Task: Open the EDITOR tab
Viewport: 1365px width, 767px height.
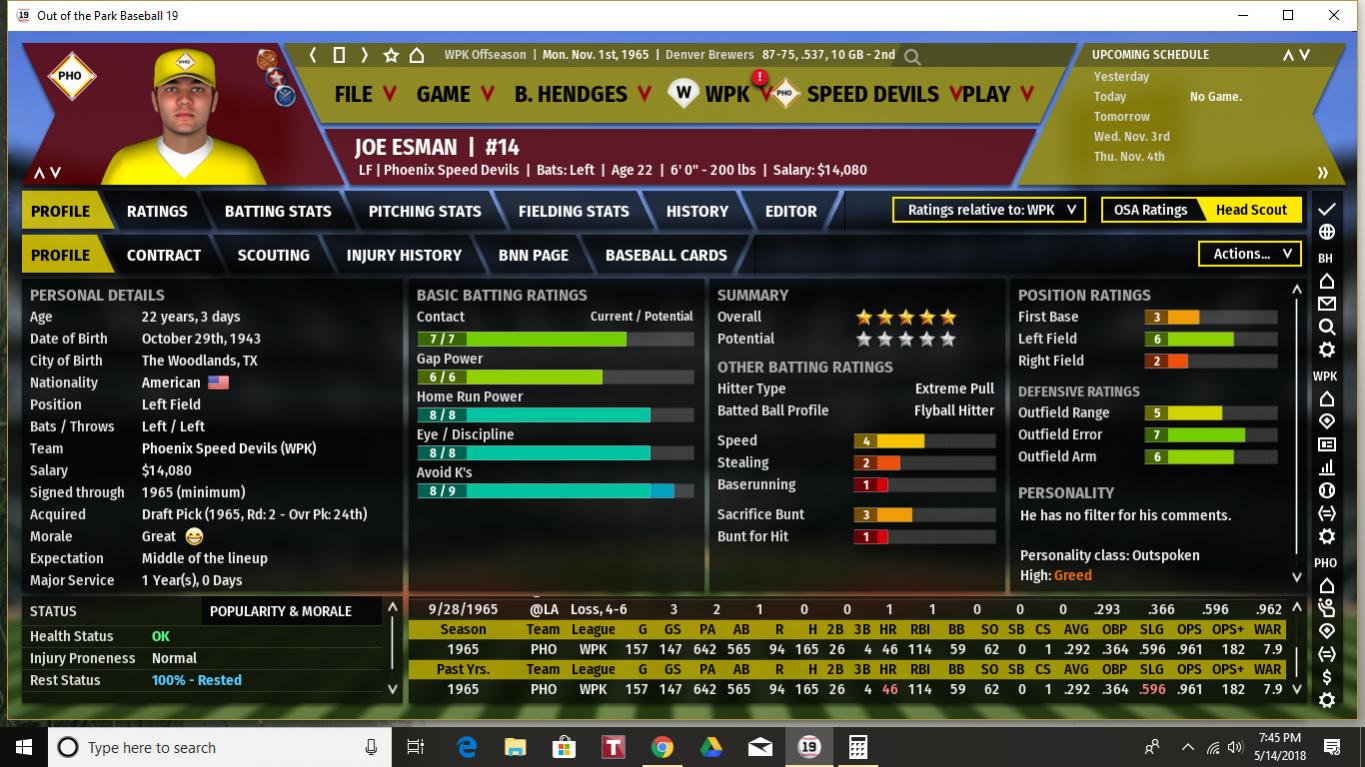Action: coord(791,211)
